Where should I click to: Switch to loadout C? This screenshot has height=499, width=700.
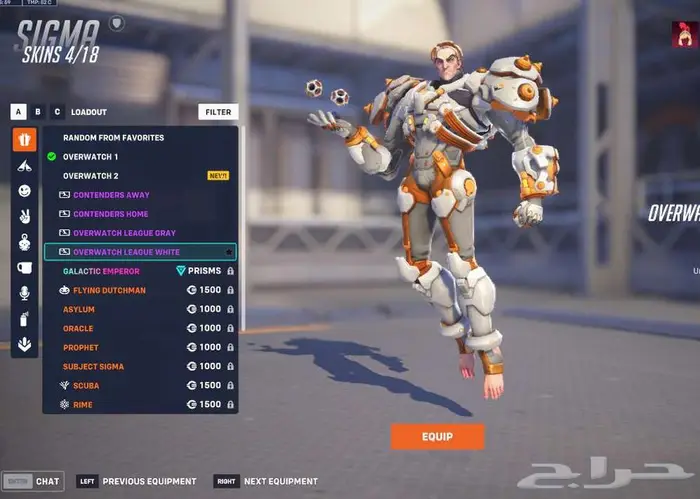pos(57,112)
